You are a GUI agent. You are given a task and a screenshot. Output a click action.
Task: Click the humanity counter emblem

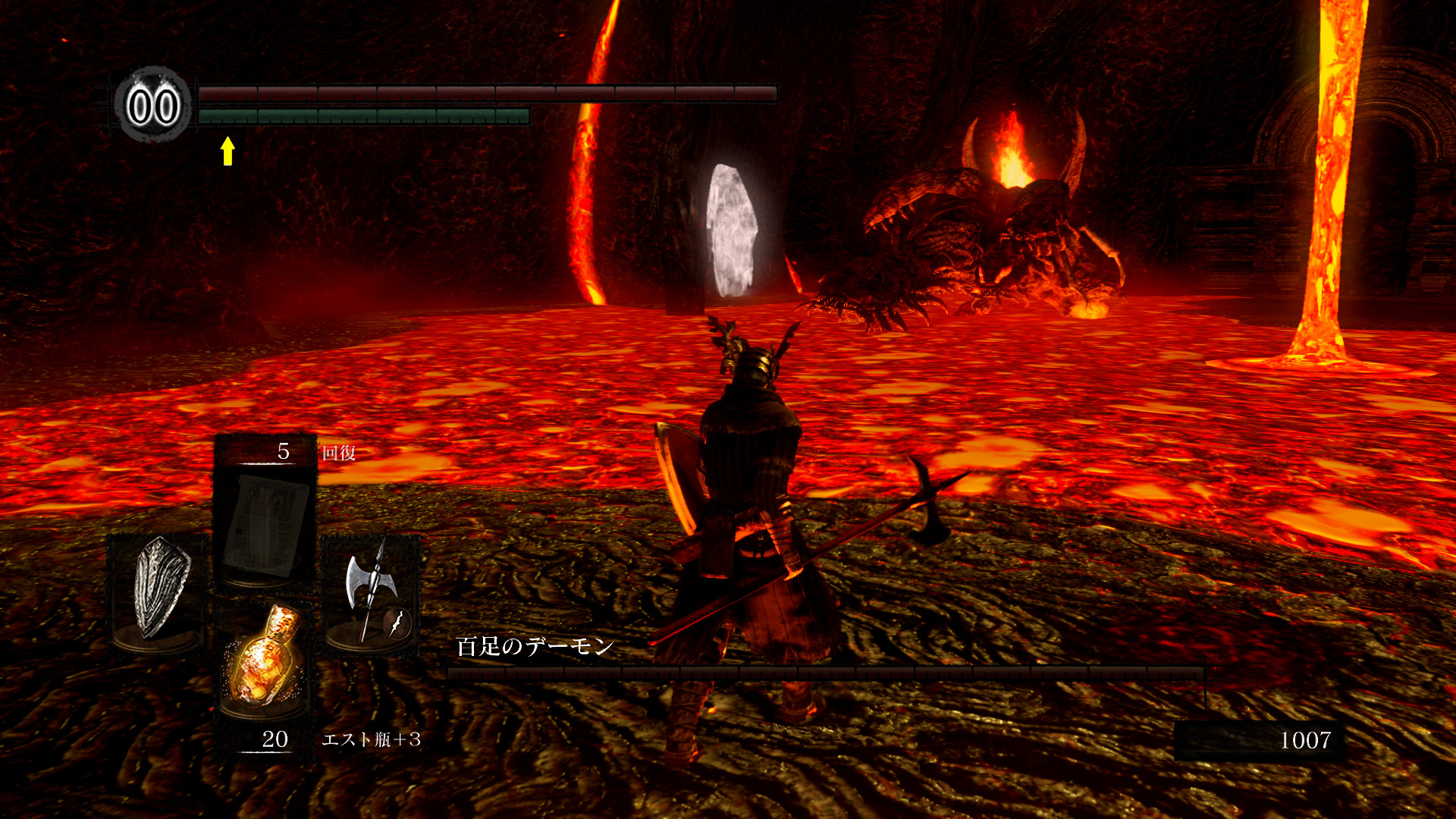point(153,106)
